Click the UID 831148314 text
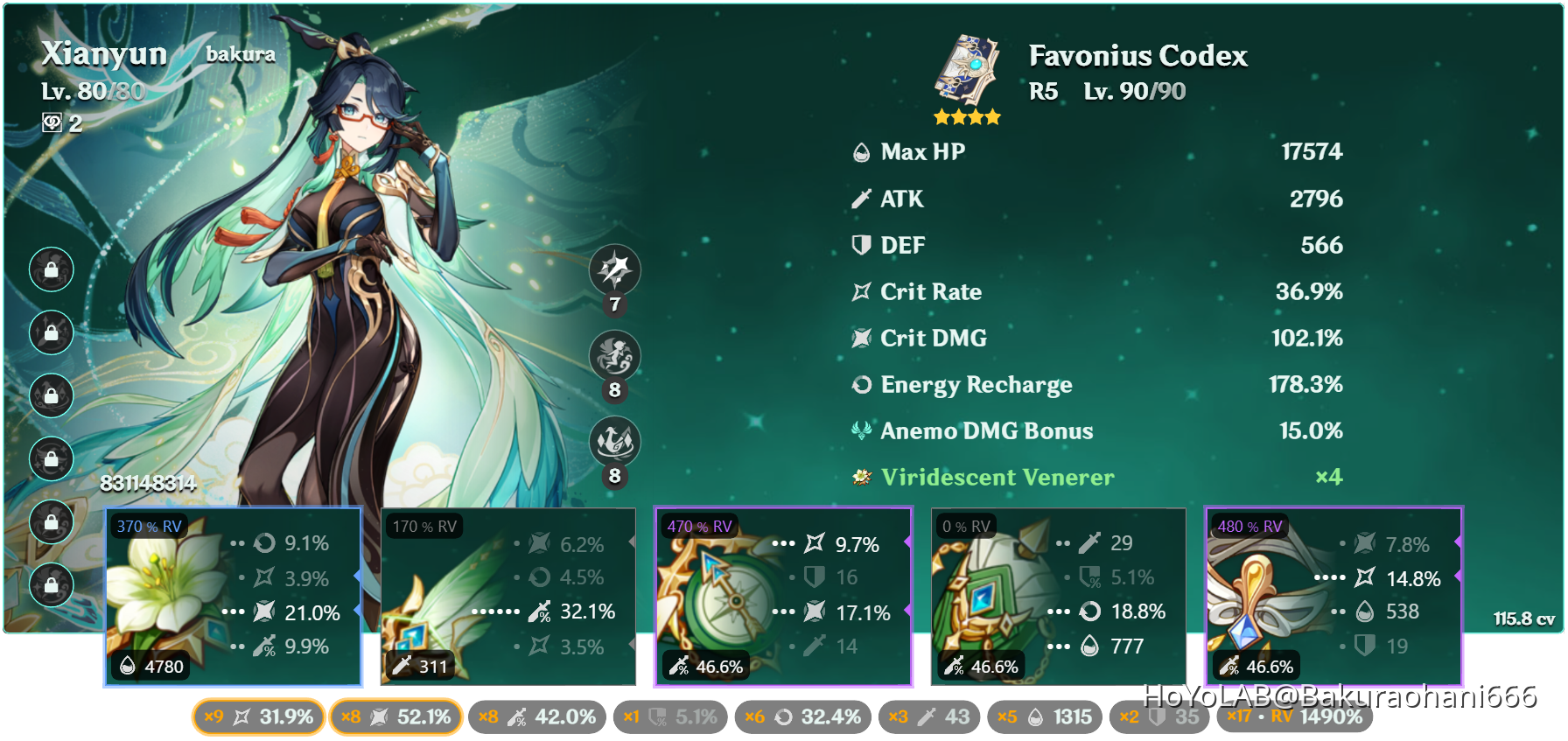This screenshot has width=1568, height=741. pos(147,482)
